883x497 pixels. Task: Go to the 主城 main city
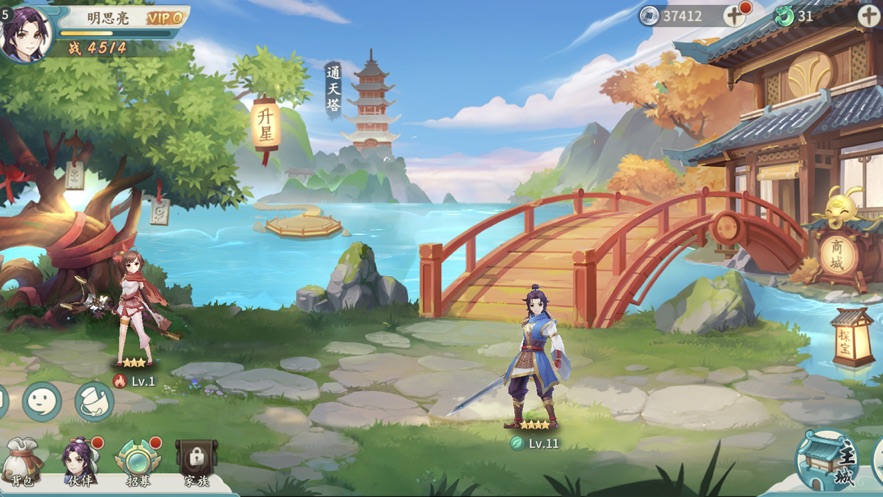[x=828, y=460]
